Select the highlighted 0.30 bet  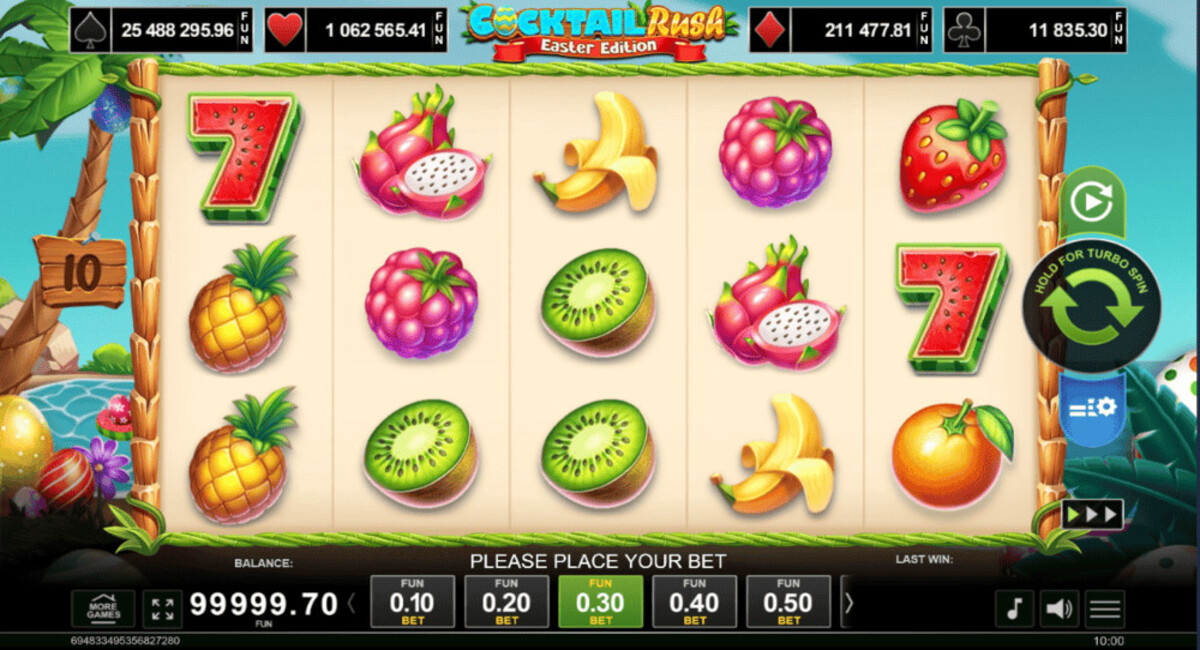click(x=600, y=602)
